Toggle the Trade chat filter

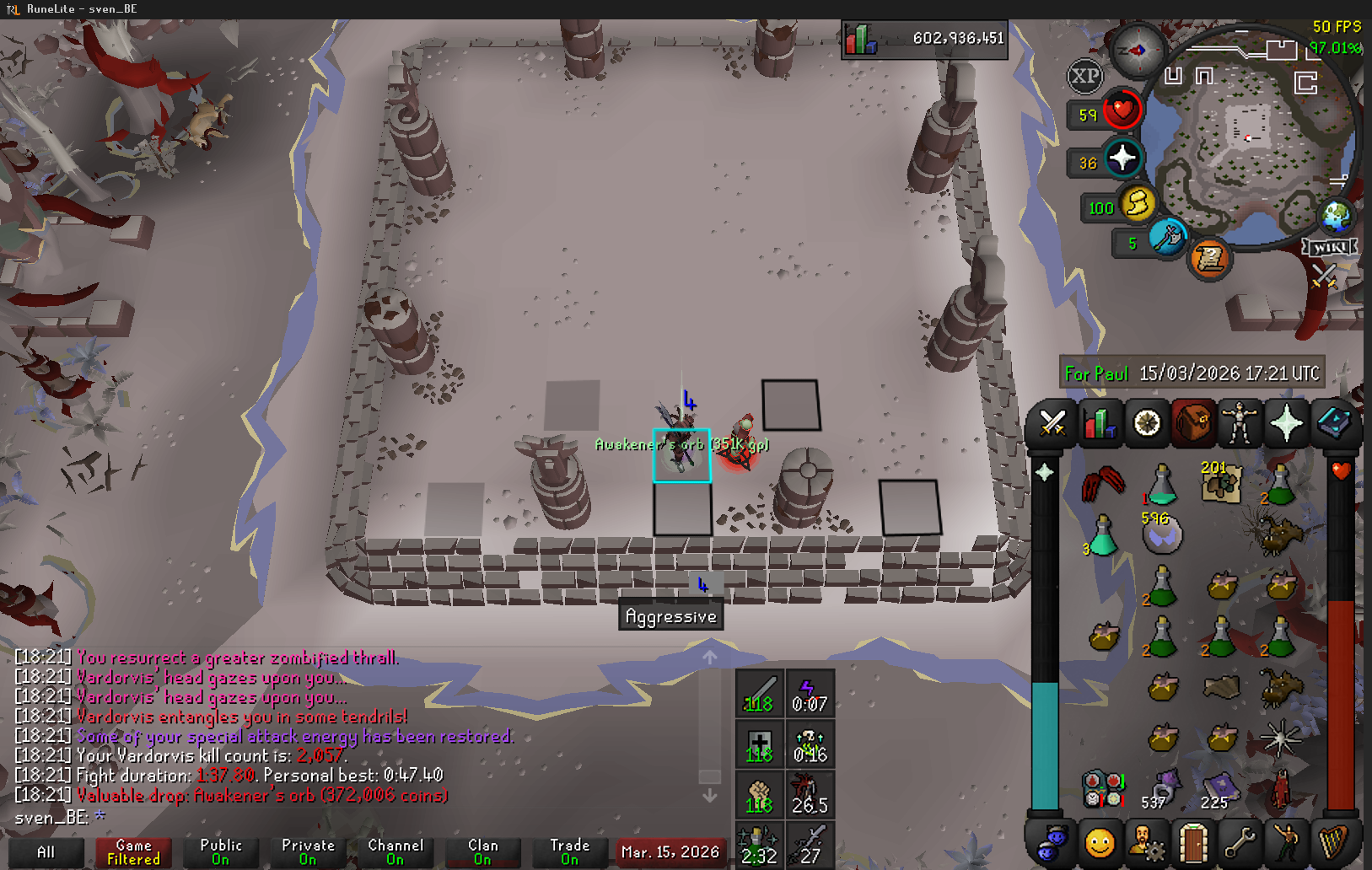click(x=569, y=852)
